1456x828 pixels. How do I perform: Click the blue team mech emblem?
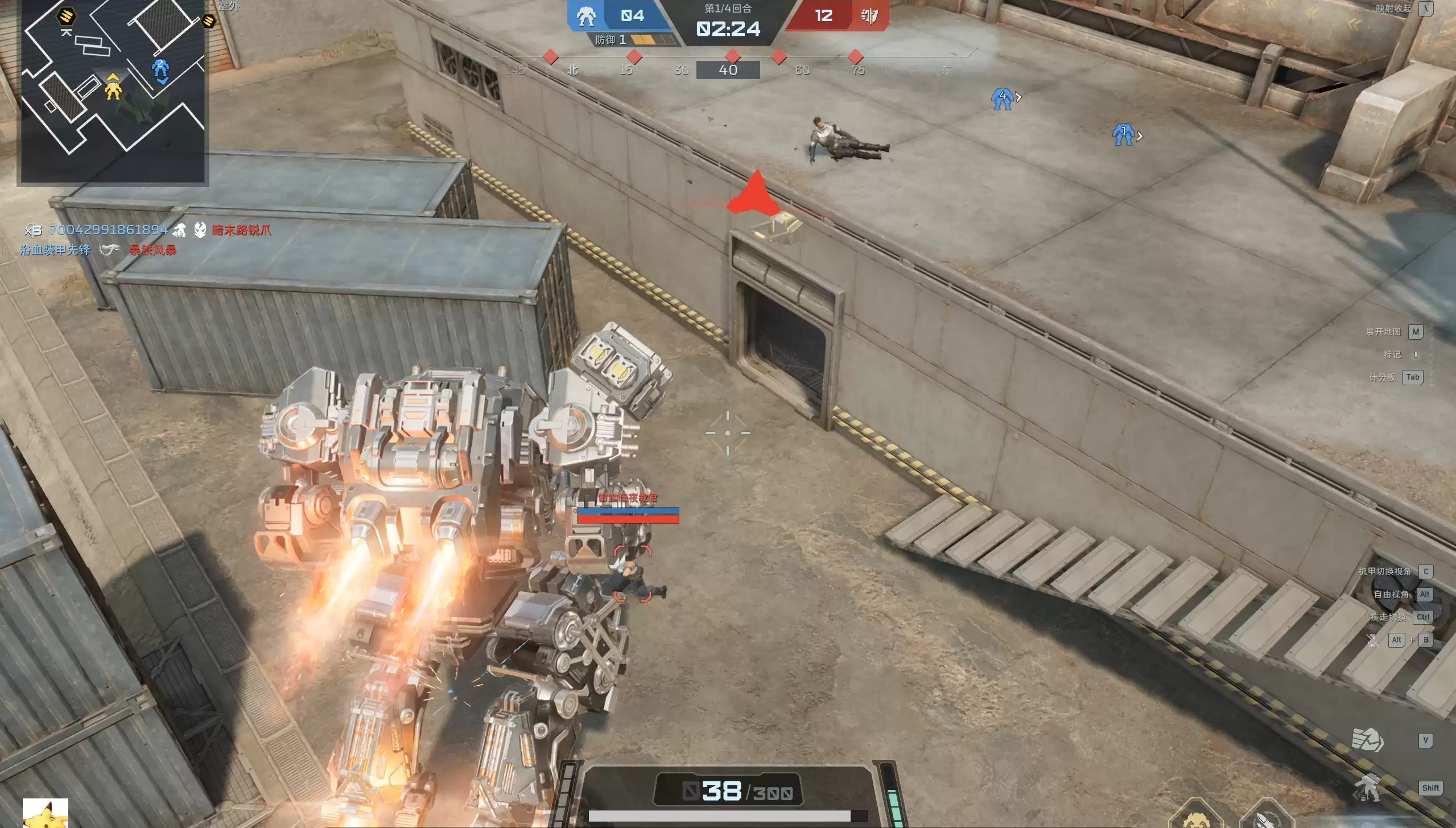[586, 16]
